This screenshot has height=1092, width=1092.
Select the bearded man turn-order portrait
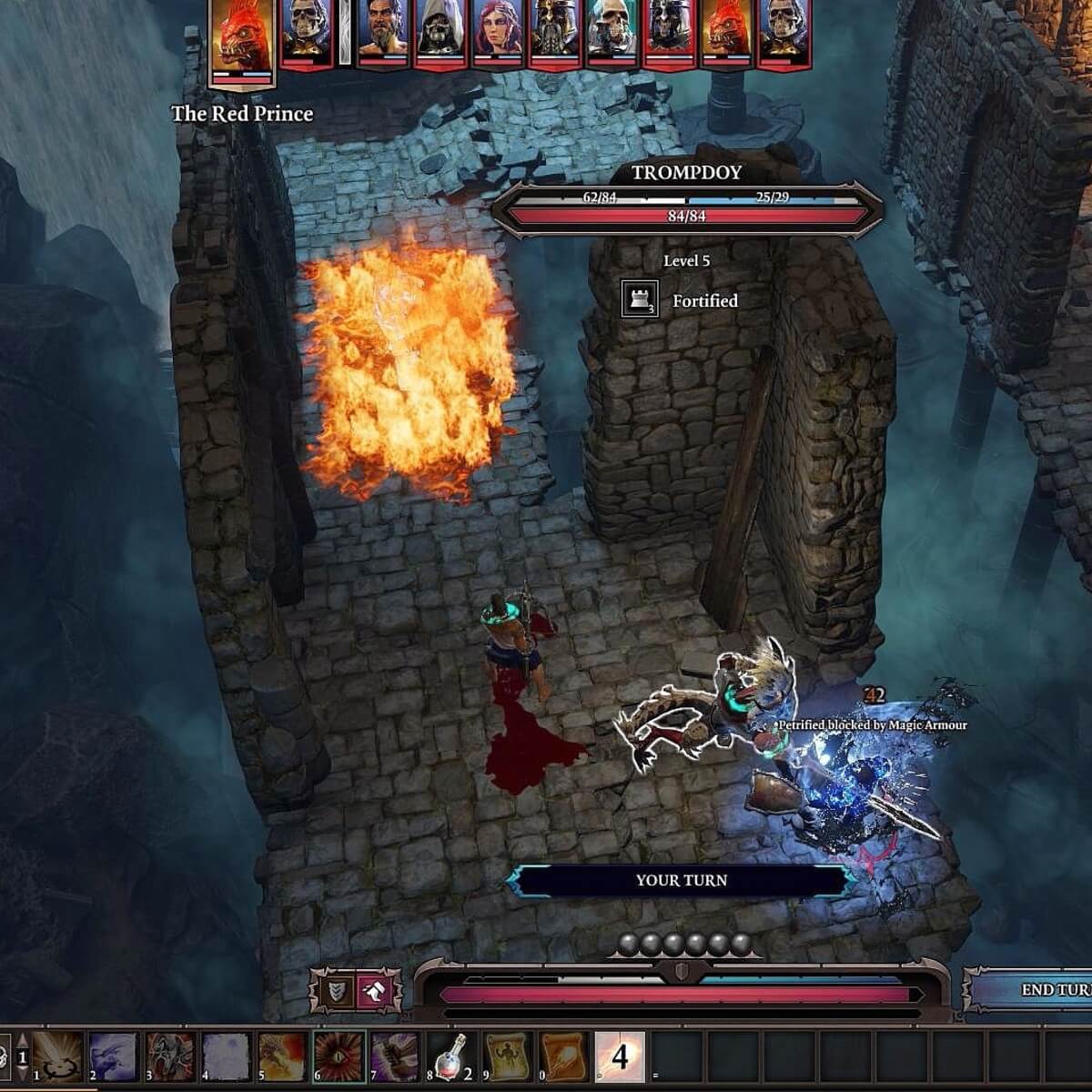(x=382, y=33)
